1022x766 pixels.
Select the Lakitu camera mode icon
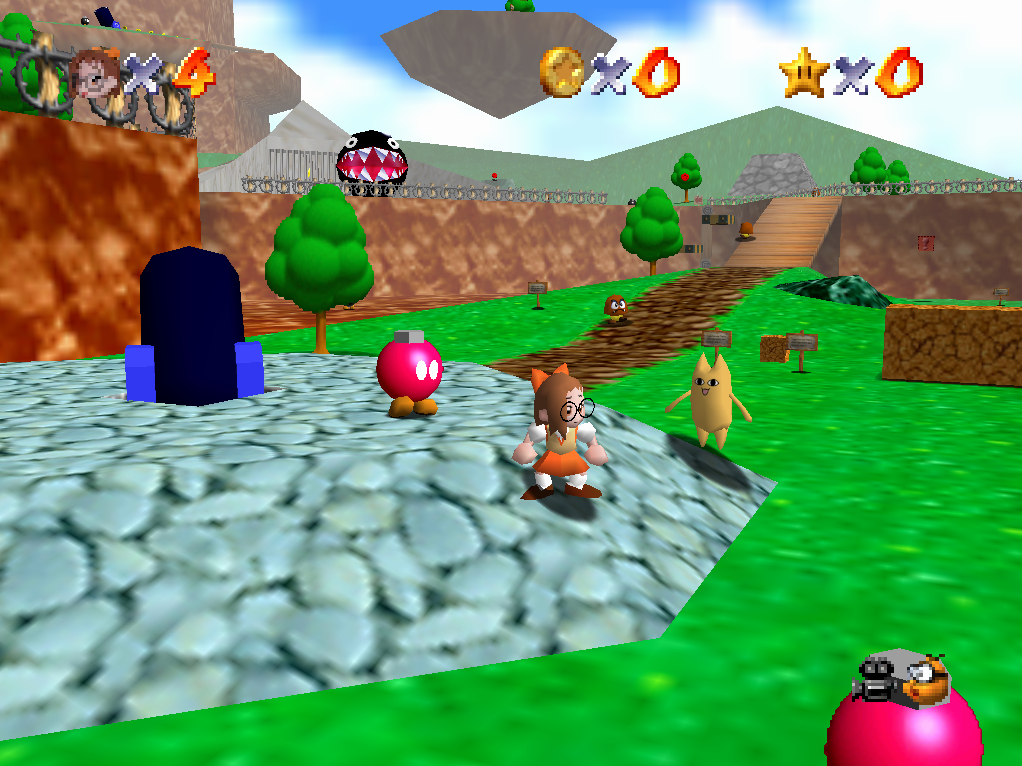(x=925, y=679)
